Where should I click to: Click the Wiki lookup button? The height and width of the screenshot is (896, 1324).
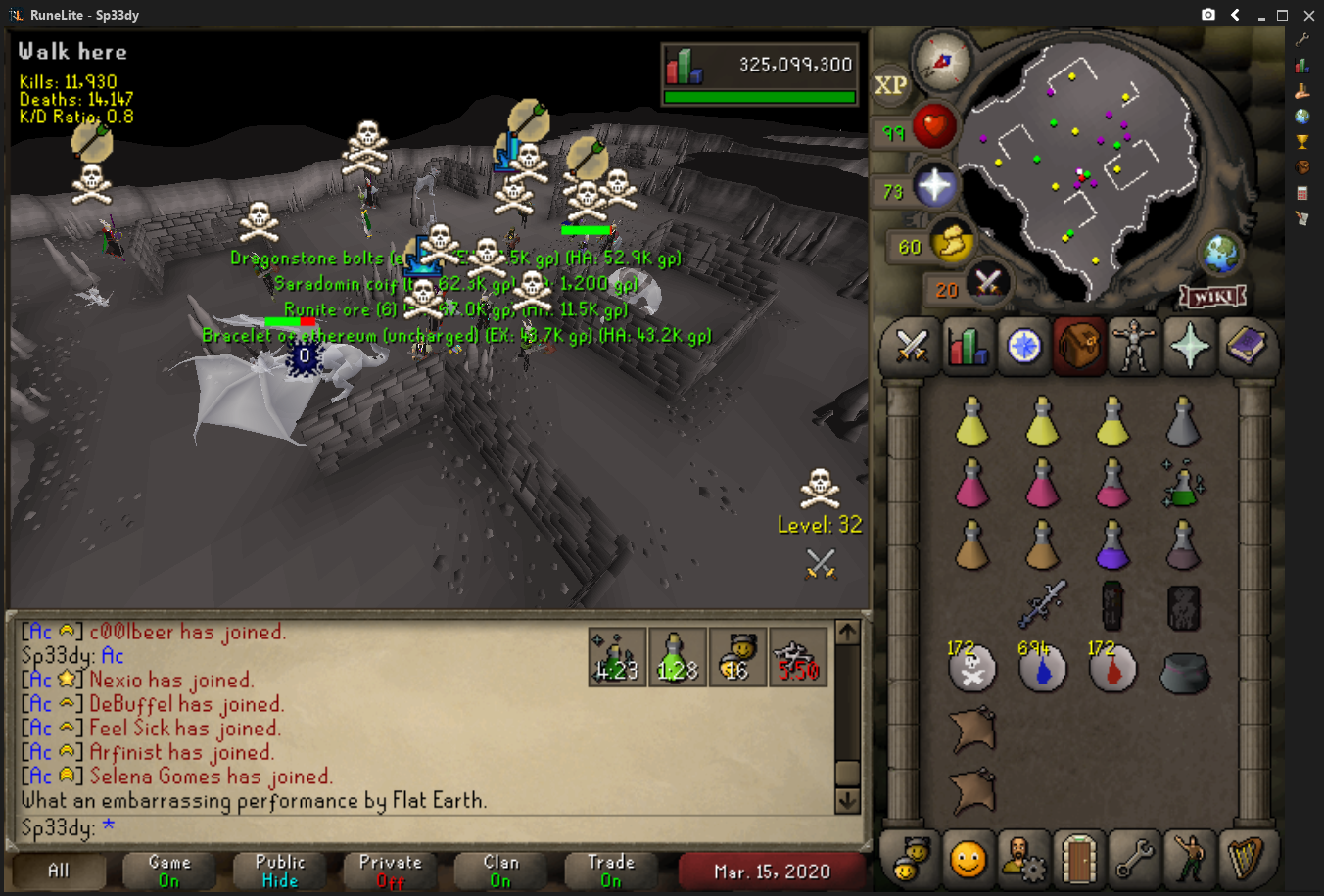[x=1212, y=296]
